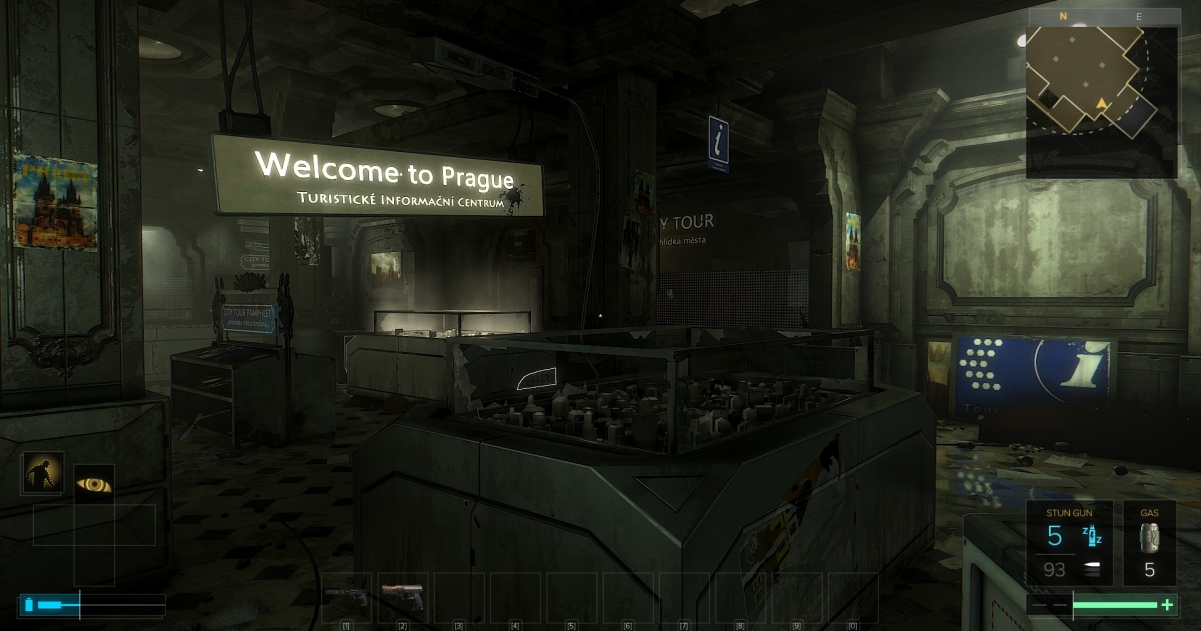Select the silenced pistol in hotbar slot 1

346,595
